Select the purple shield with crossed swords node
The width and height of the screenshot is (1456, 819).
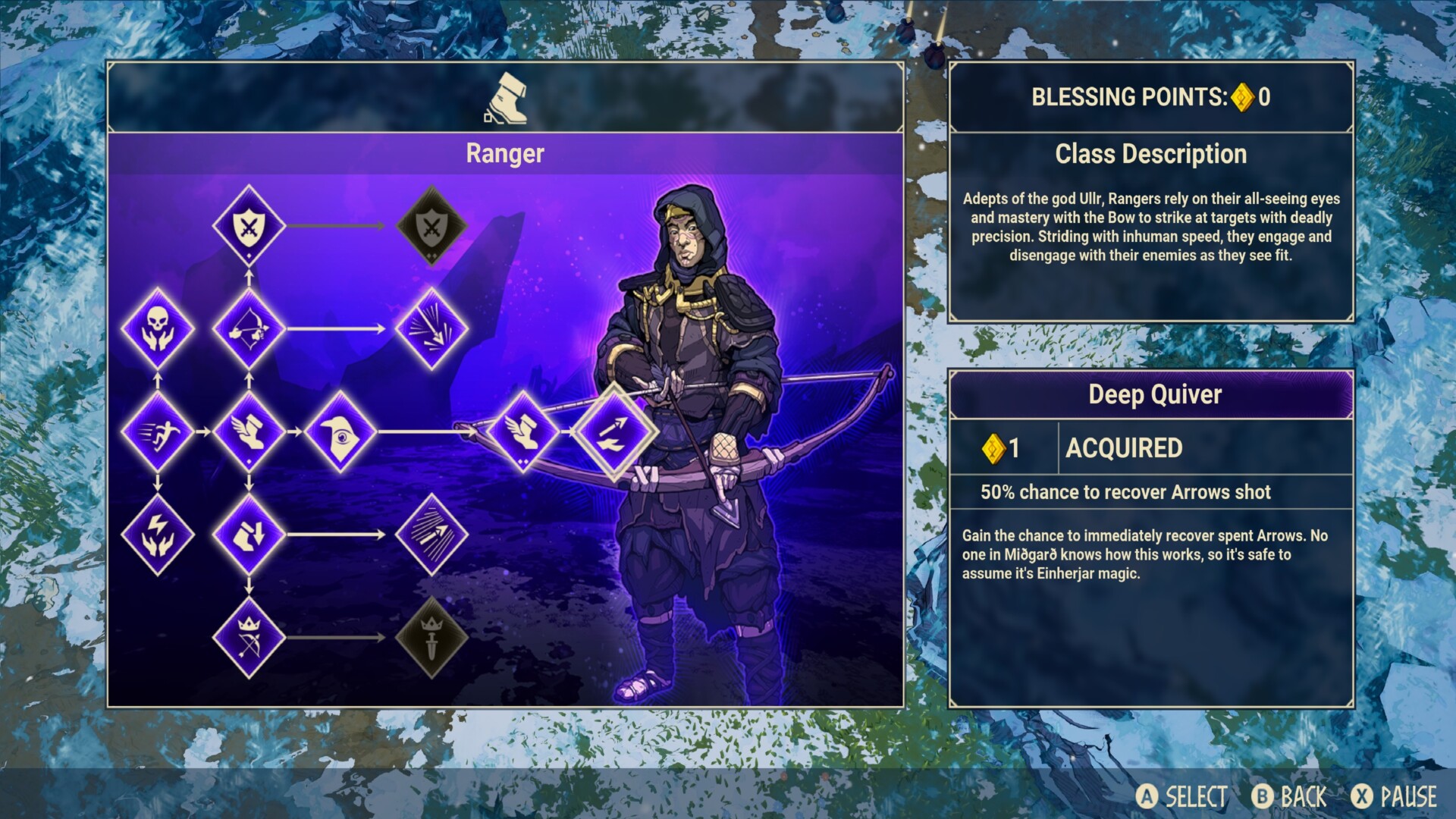[x=249, y=226]
